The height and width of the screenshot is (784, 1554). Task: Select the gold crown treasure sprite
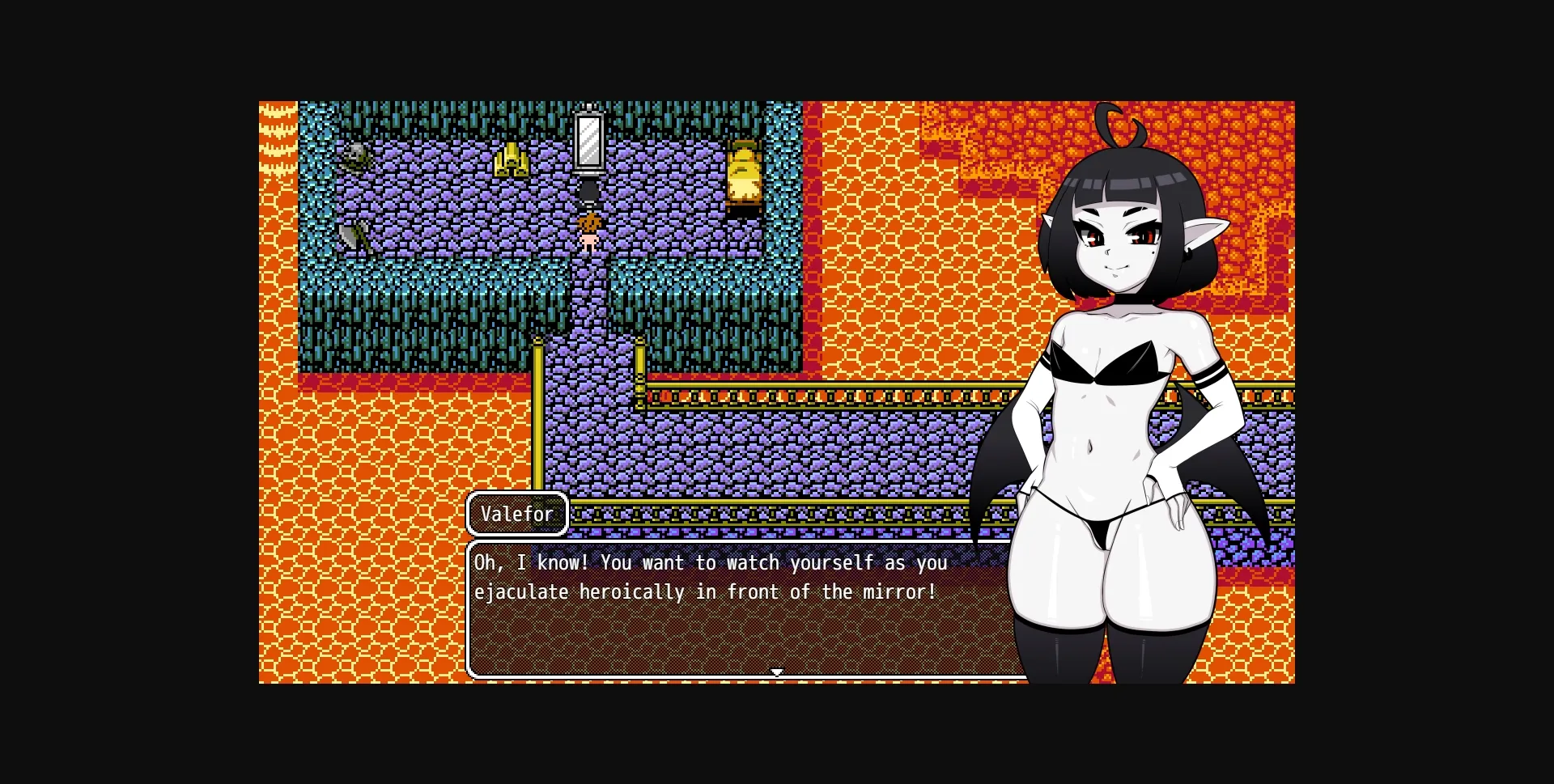point(512,160)
